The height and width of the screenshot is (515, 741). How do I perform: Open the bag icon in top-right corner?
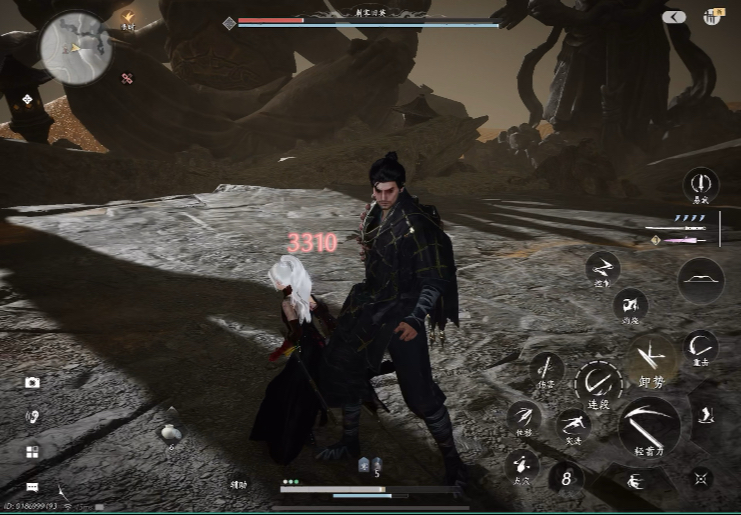coord(714,16)
